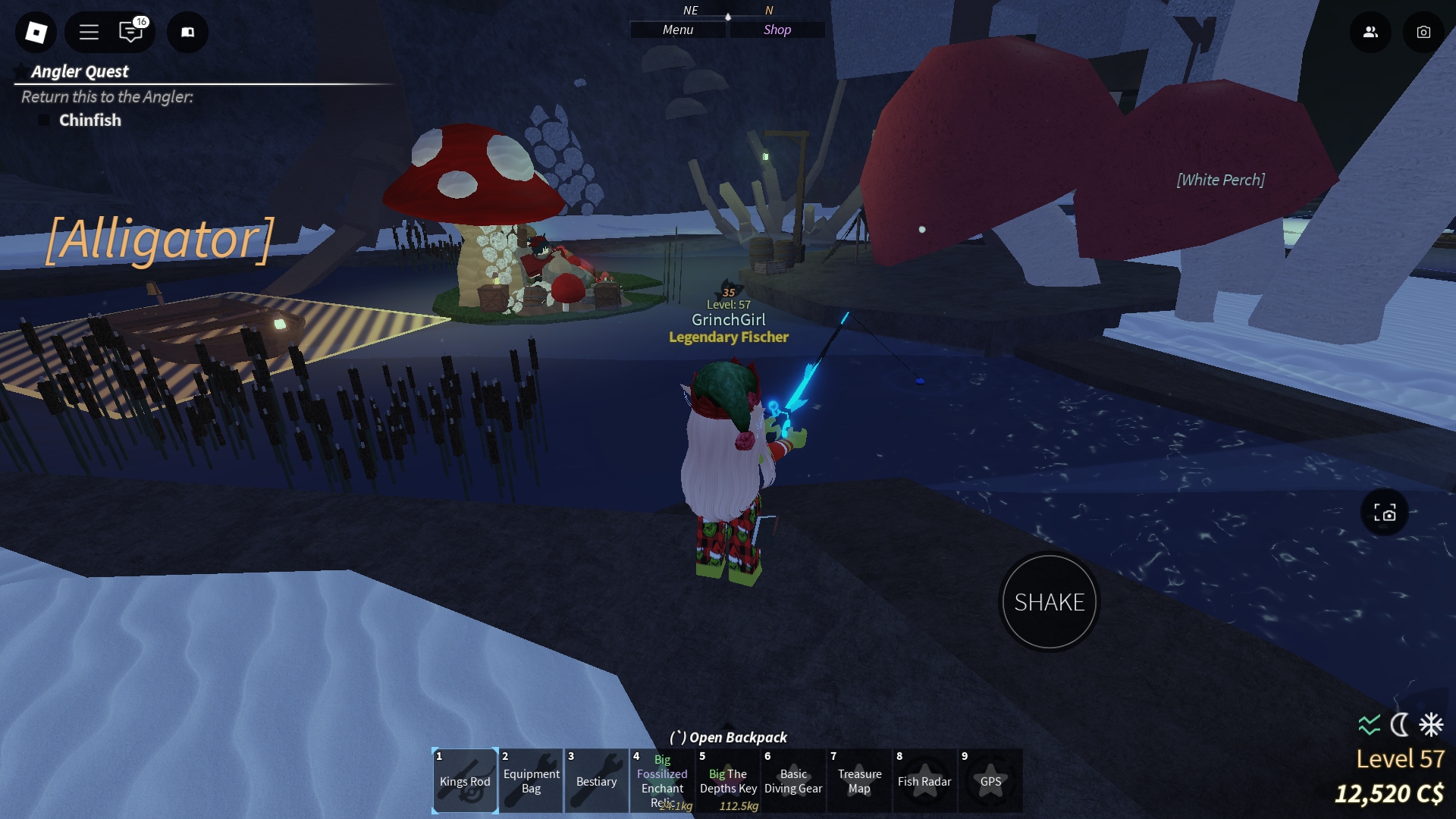Equip the Treasure Map icon

[x=859, y=780]
